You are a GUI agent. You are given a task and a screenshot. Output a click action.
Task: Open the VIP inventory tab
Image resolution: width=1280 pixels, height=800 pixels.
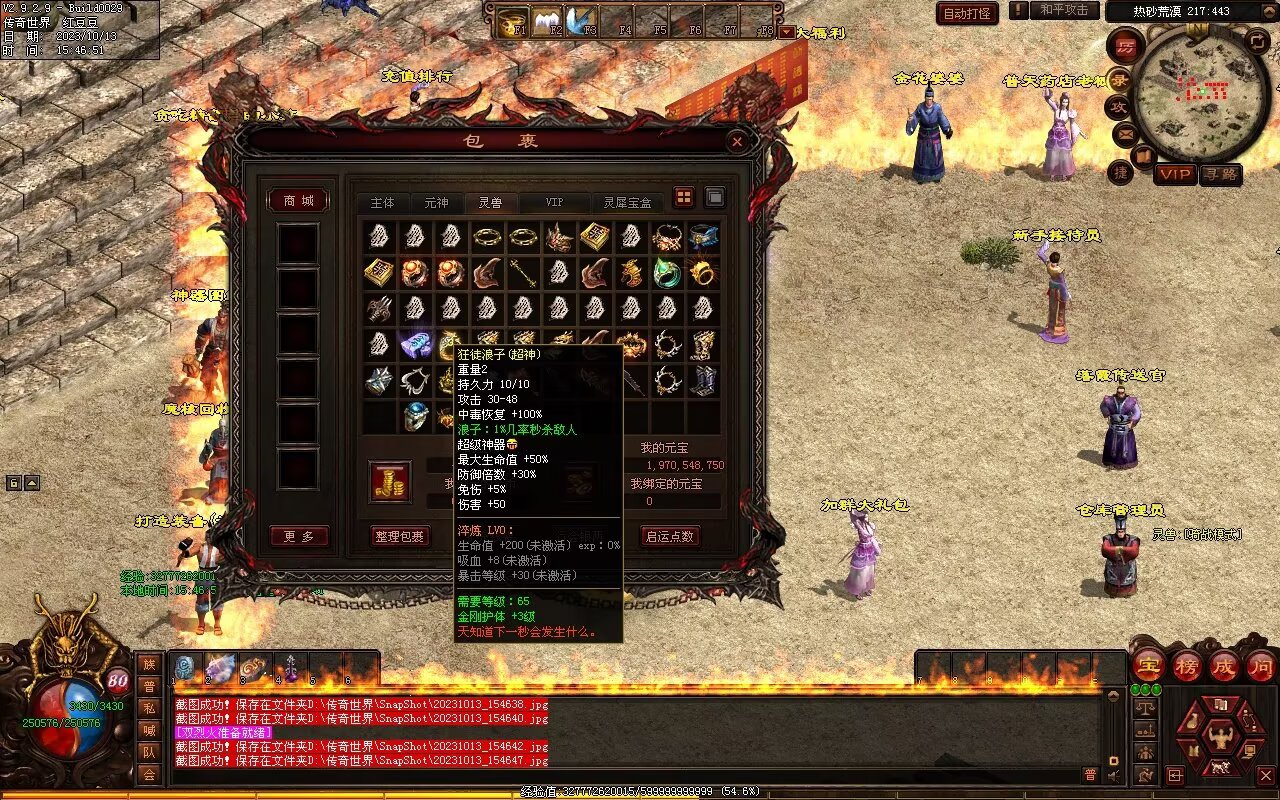coord(554,202)
